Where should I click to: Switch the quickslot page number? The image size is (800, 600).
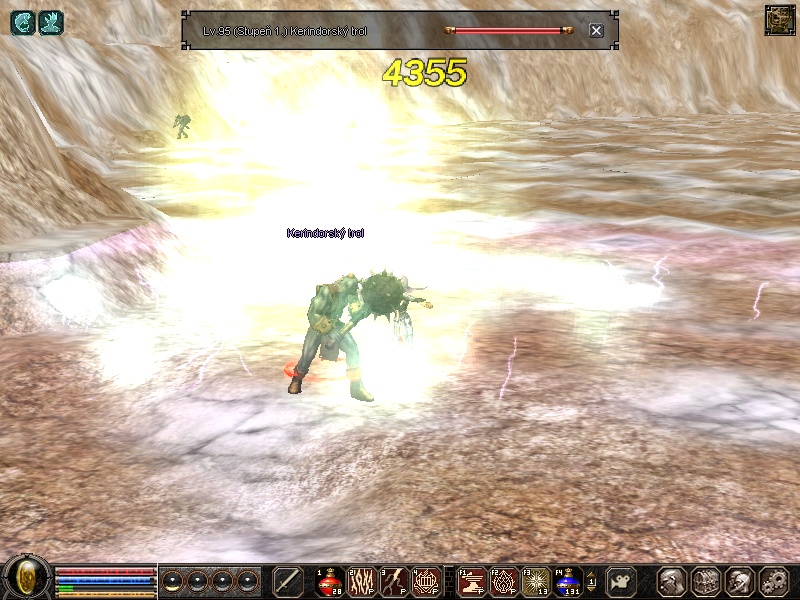(592, 580)
